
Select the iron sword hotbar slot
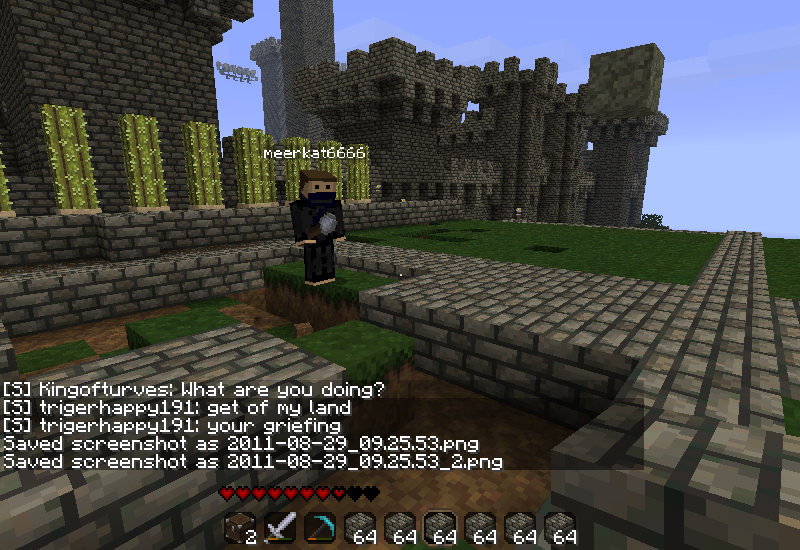click(279, 528)
